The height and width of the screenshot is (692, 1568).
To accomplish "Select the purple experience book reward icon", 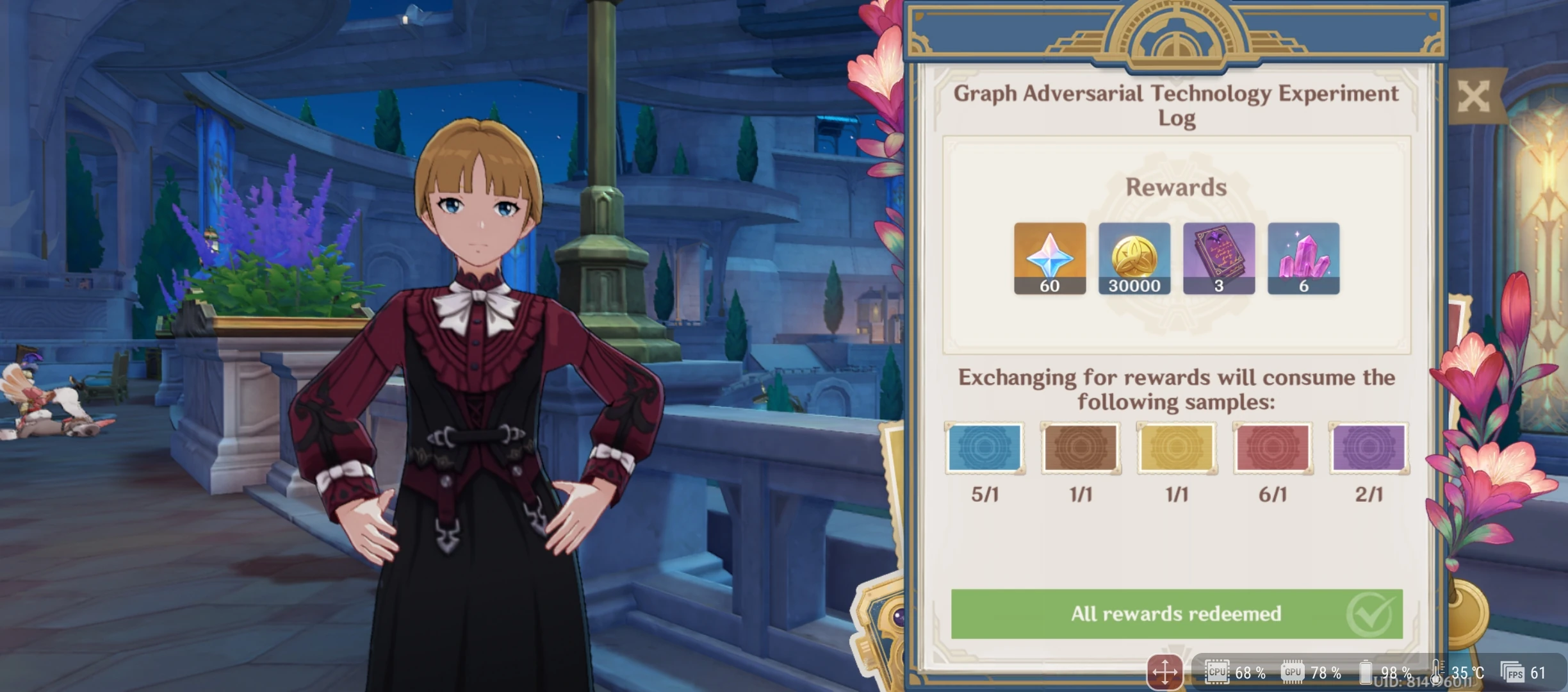I will (1219, 259).
